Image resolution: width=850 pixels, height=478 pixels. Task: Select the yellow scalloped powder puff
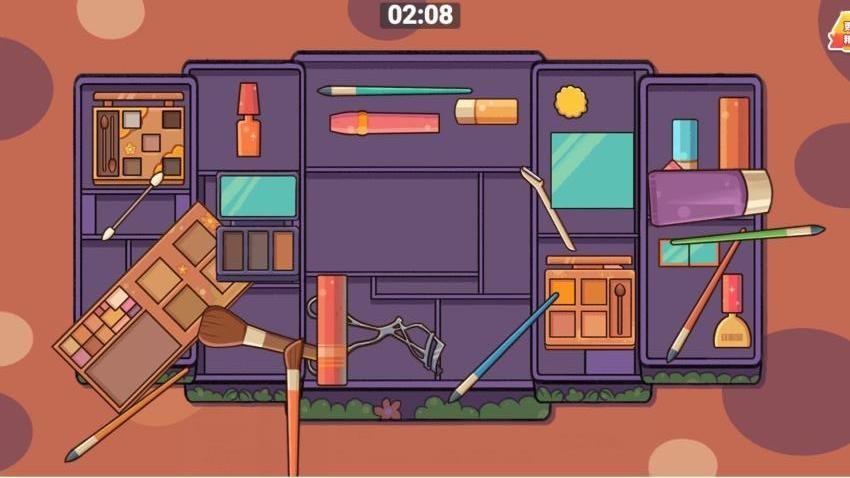tap(571, 101)
